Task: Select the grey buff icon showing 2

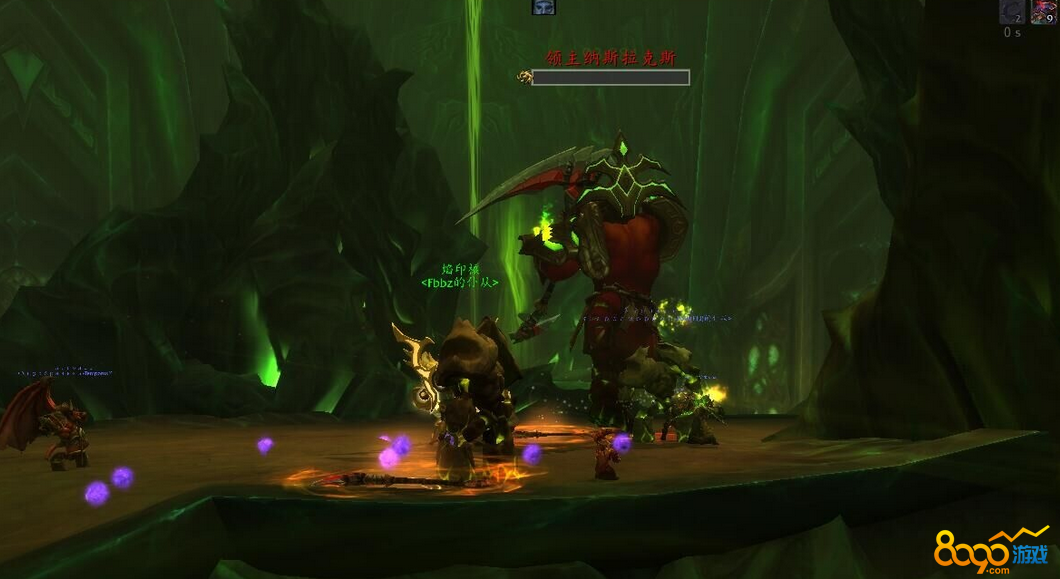Action: (x=1012, y=12)
